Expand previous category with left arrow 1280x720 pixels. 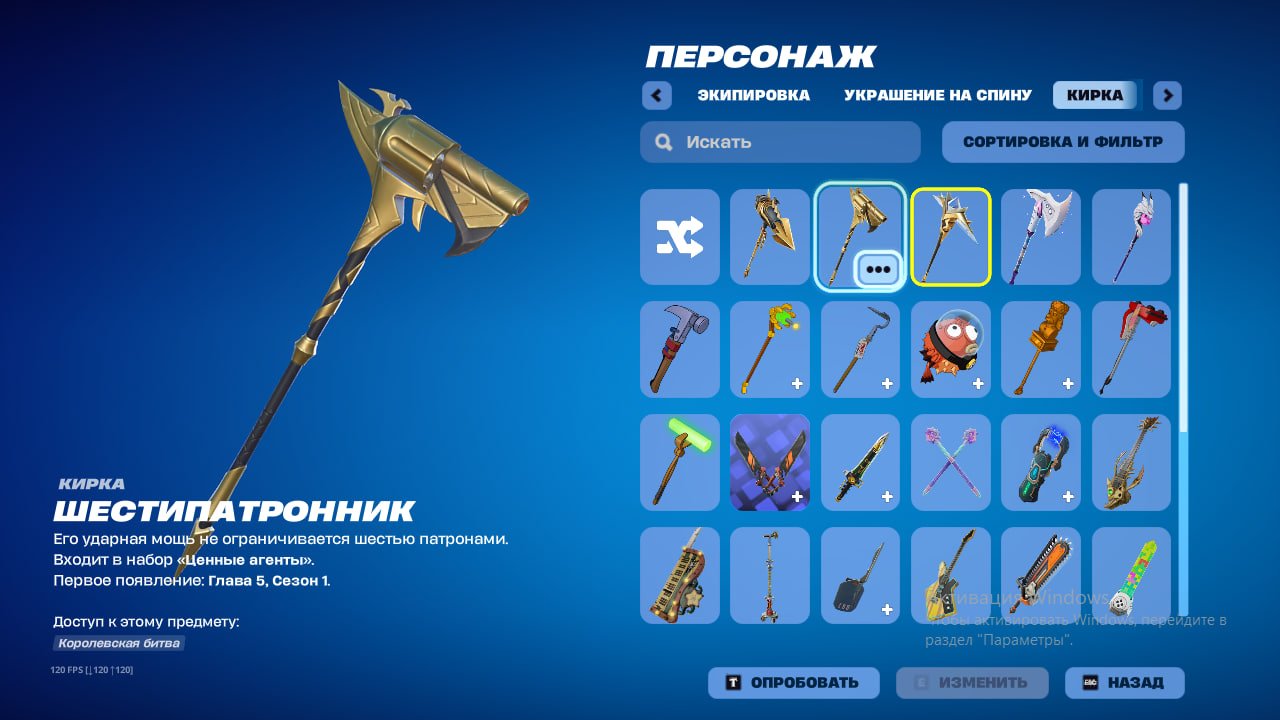tap(657, 95)
